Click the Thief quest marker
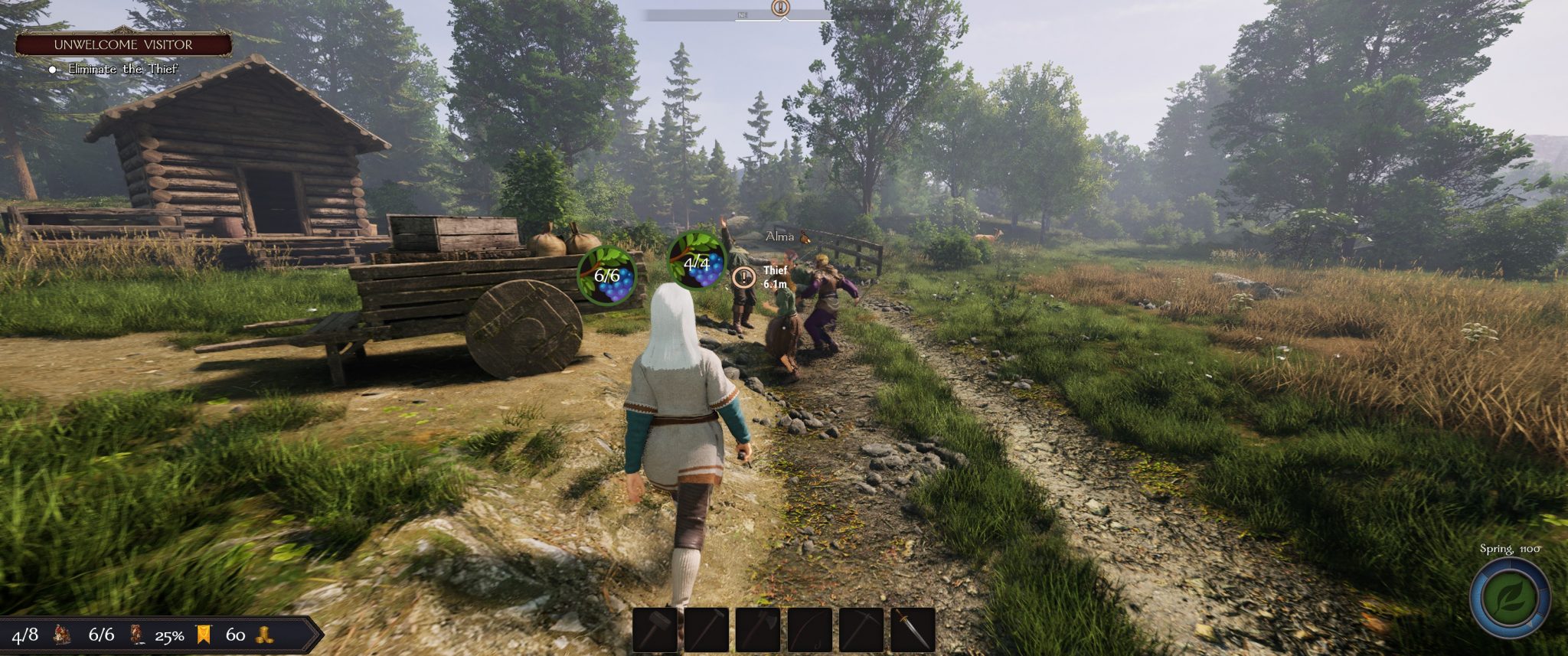This screenshot has height=656, width=1568. coord(743,277)
